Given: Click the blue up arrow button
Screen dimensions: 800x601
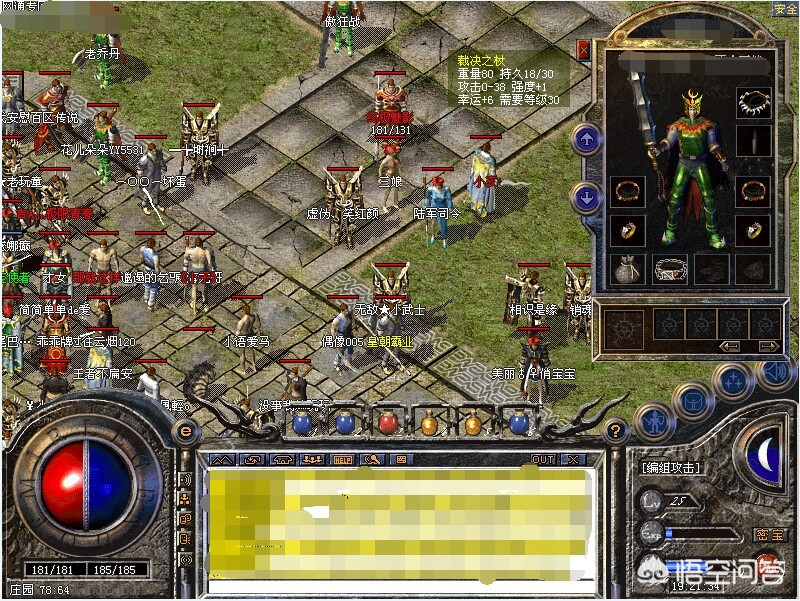Looking at the screenshot, I should [587, 139].
